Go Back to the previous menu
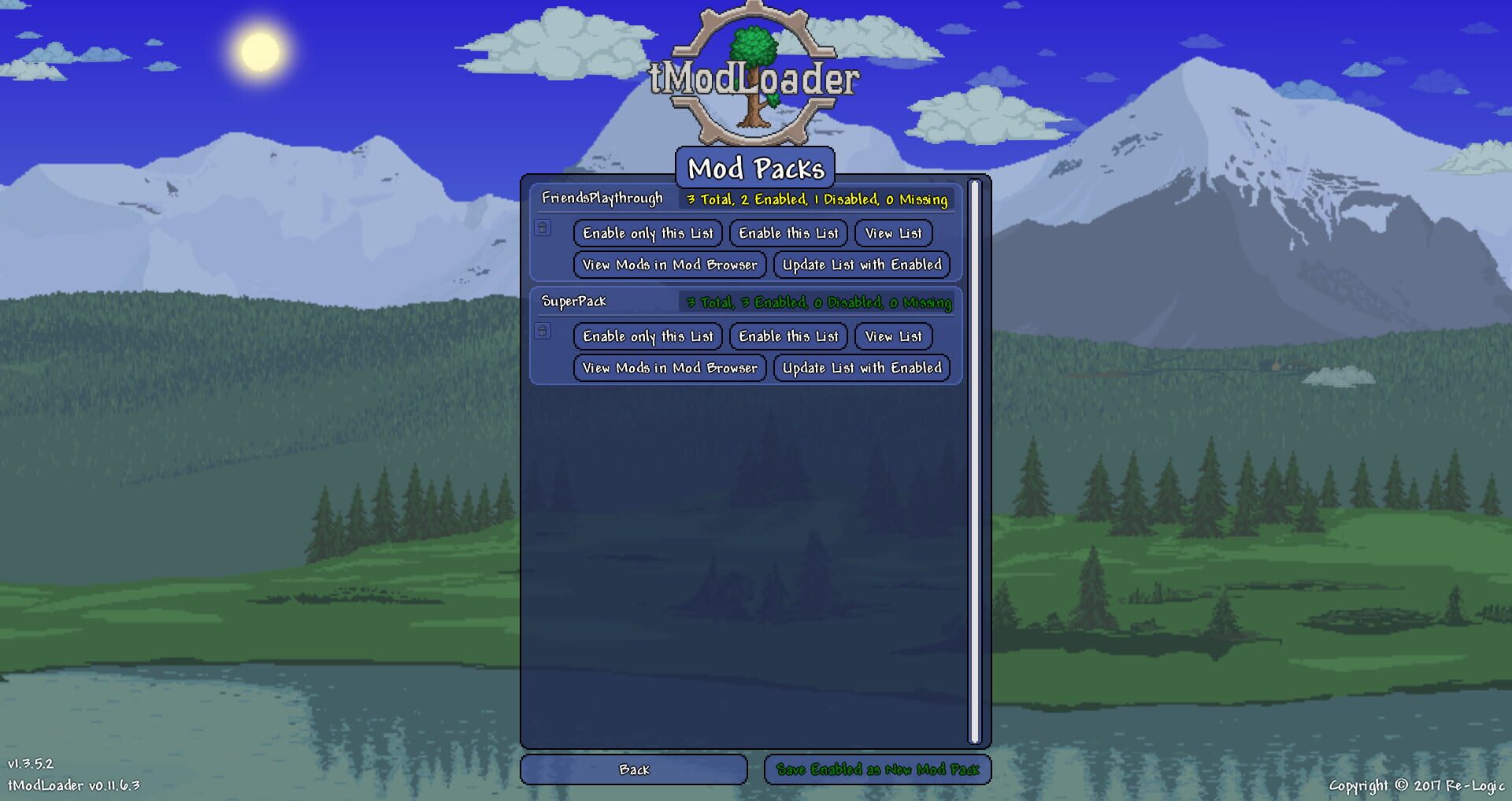The width and height of the screenshot is (1512, 801). pyautogui.click(x=634, y=769)
